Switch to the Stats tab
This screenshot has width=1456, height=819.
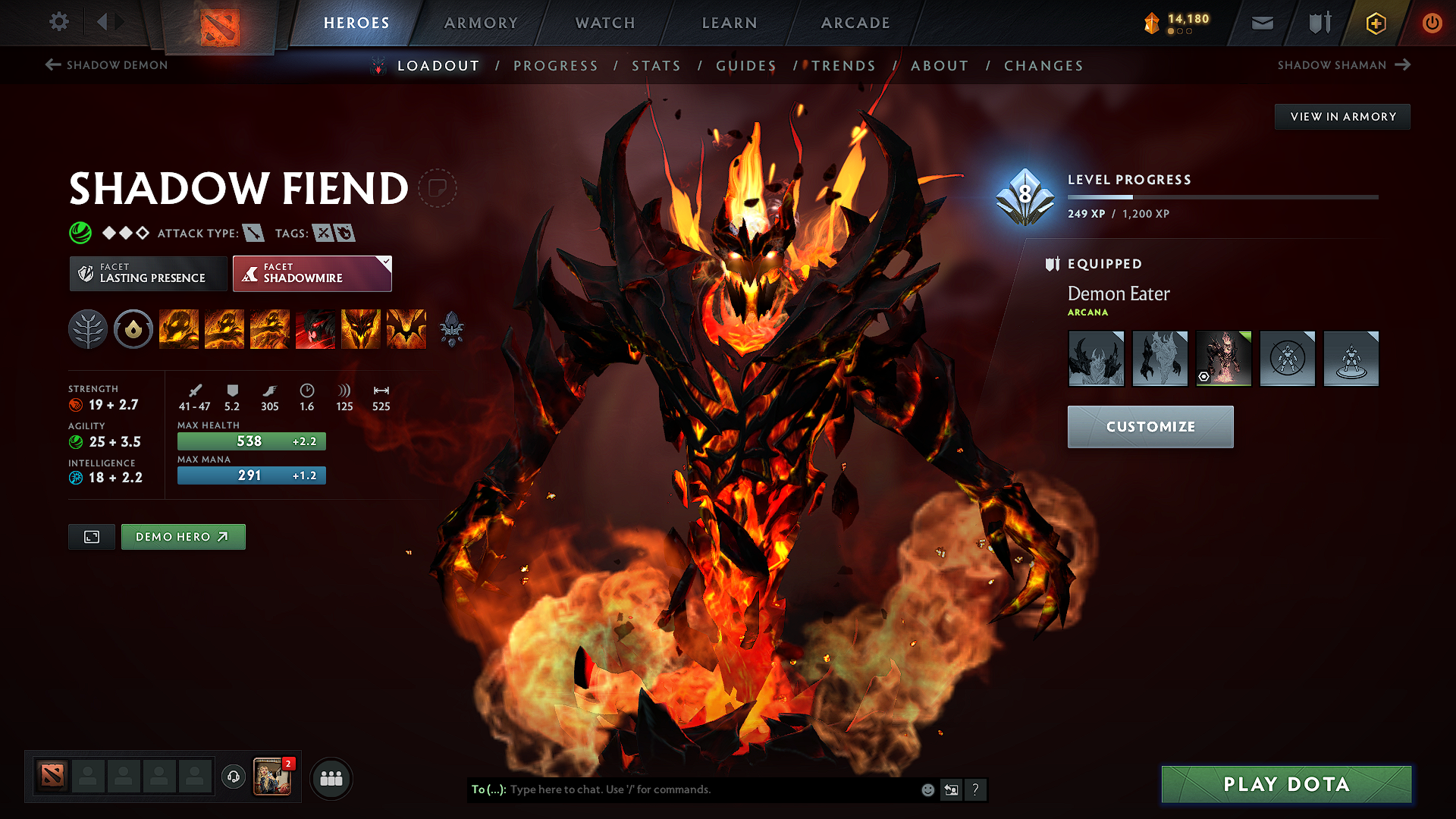click(657, 65)
